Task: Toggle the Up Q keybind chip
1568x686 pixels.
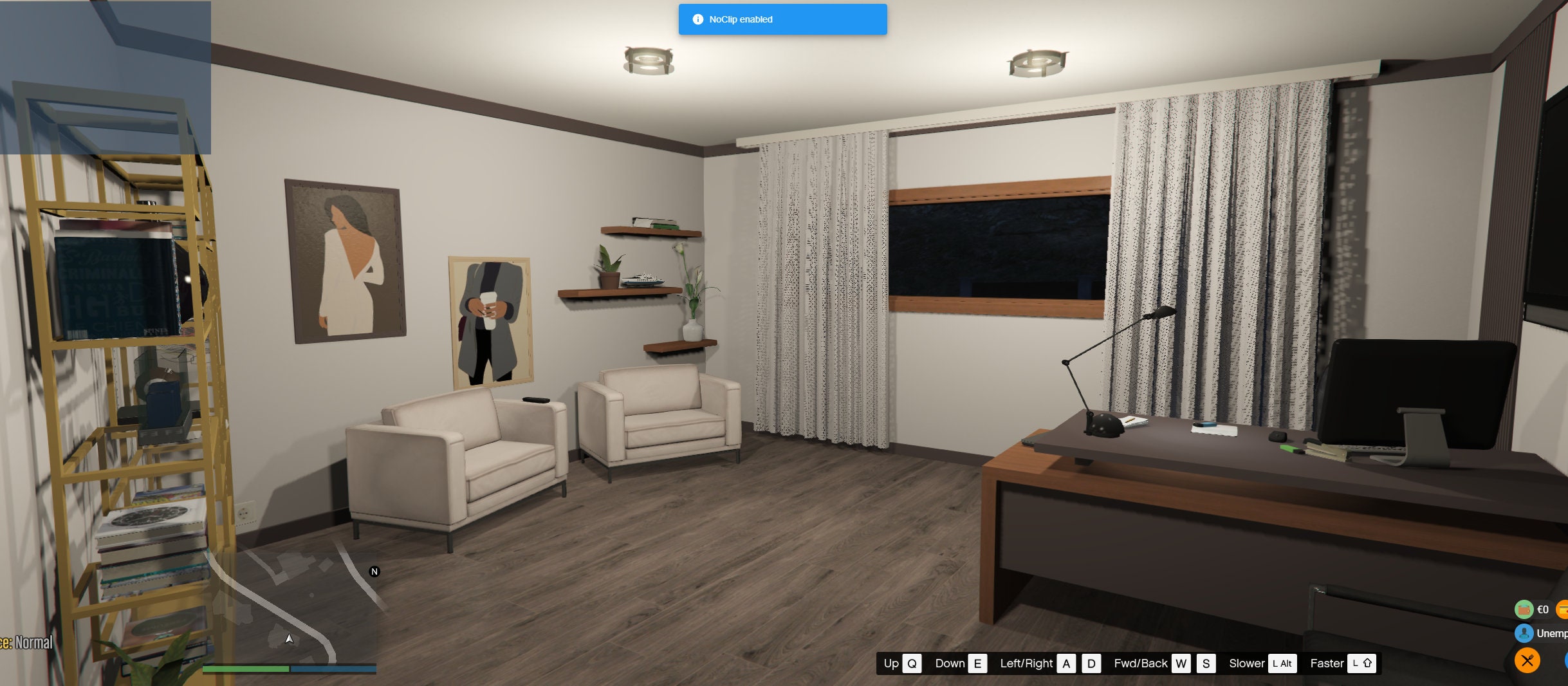Action: [901, 663]
